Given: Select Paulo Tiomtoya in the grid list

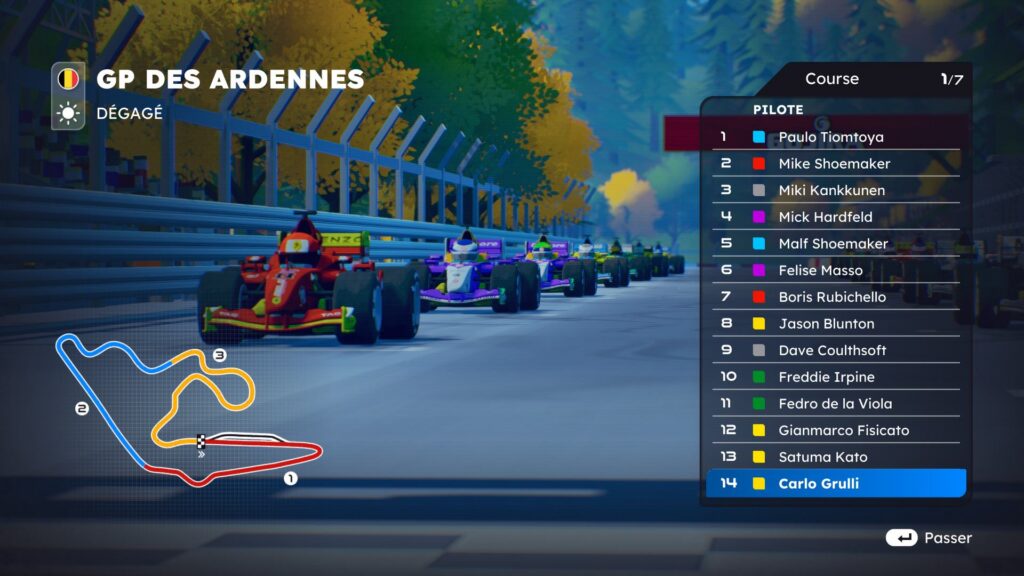Looking at the screenshot, I should (835, 137).
